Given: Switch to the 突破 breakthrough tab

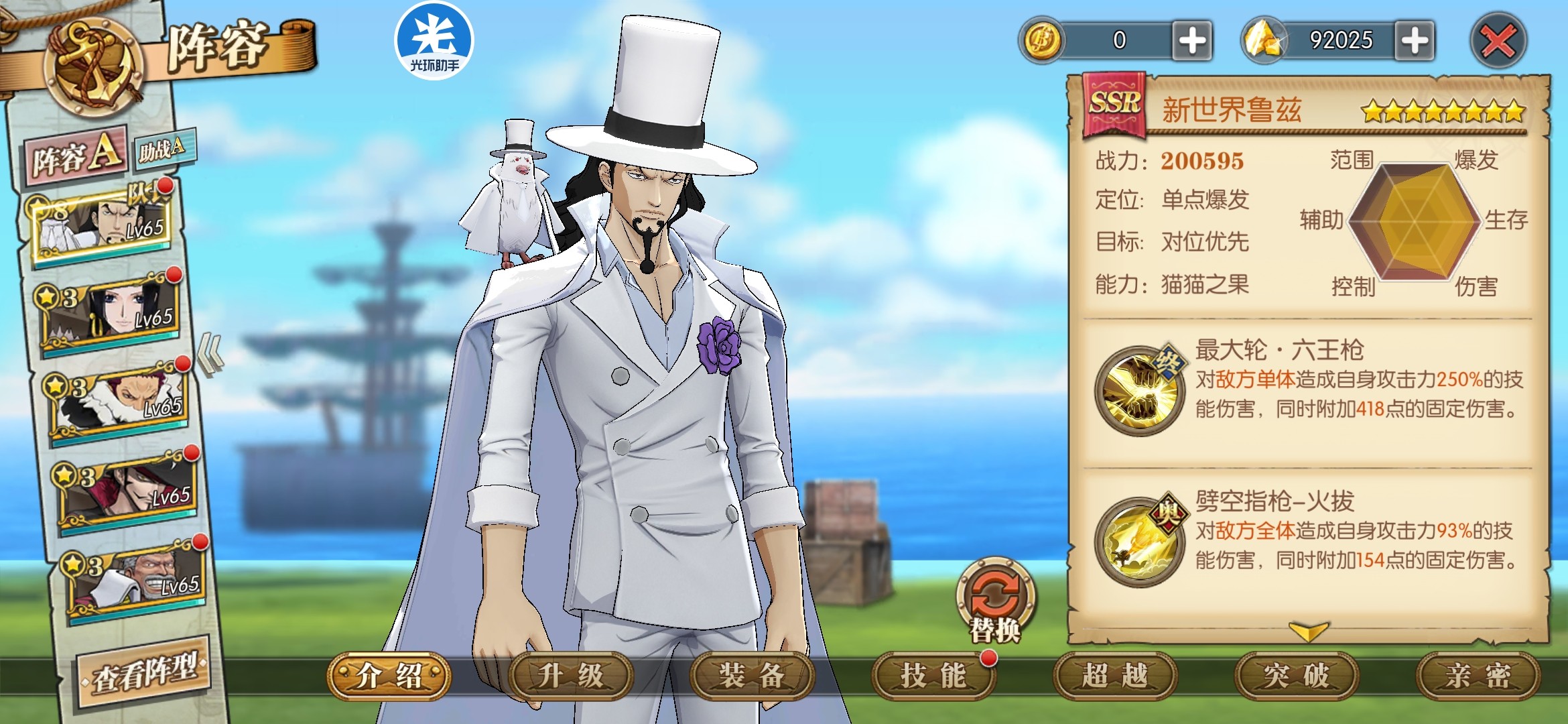Looking at the screenshot, I should (x=1296, y=676).
